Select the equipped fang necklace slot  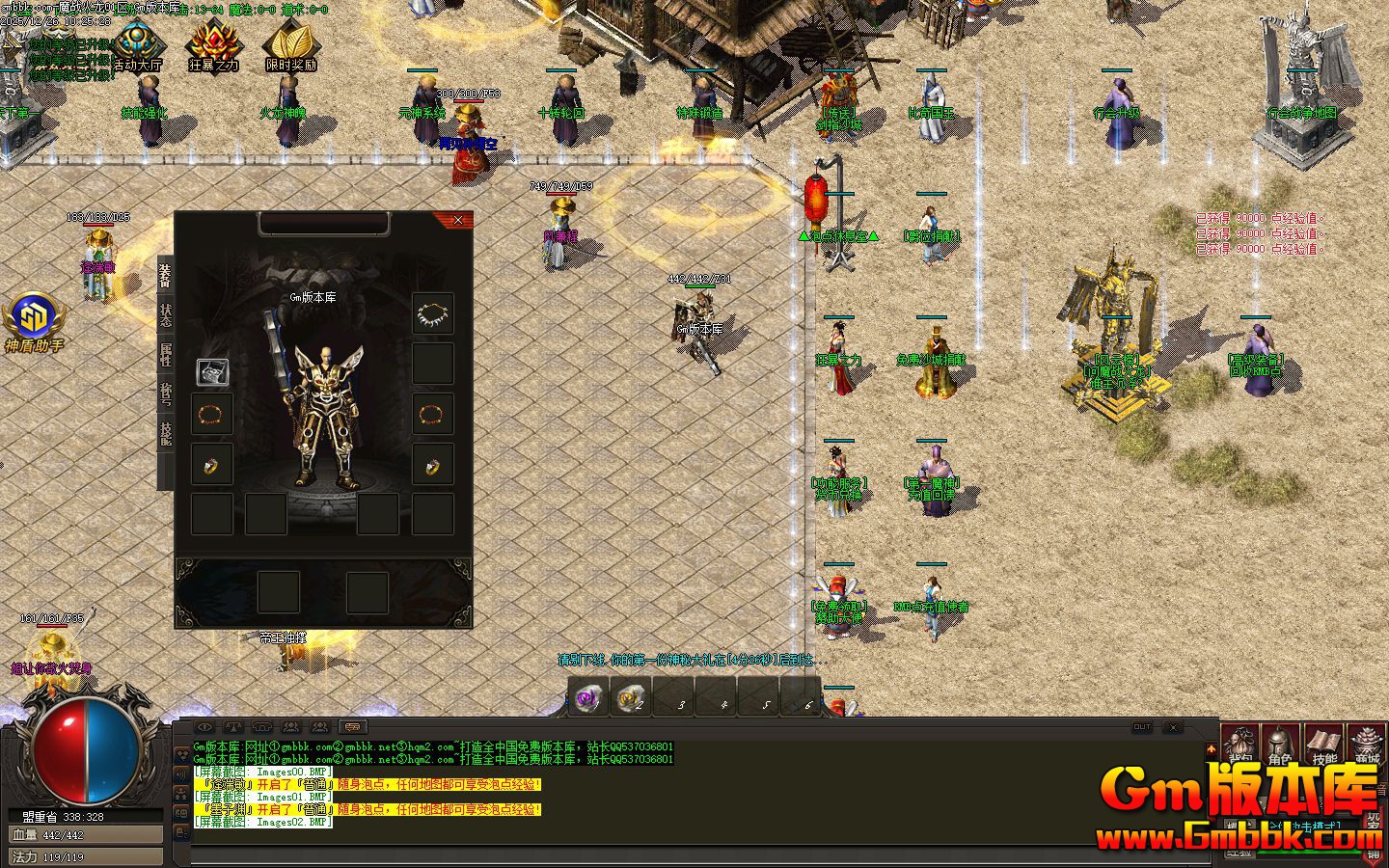pos(433,312)
